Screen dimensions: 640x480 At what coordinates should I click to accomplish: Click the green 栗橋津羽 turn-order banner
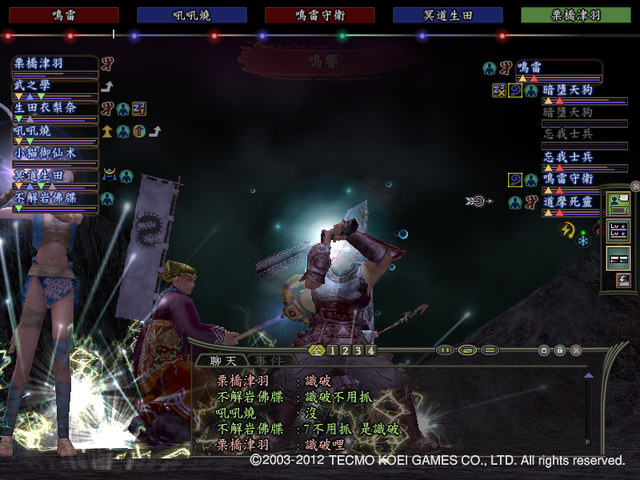coord(578,15)
